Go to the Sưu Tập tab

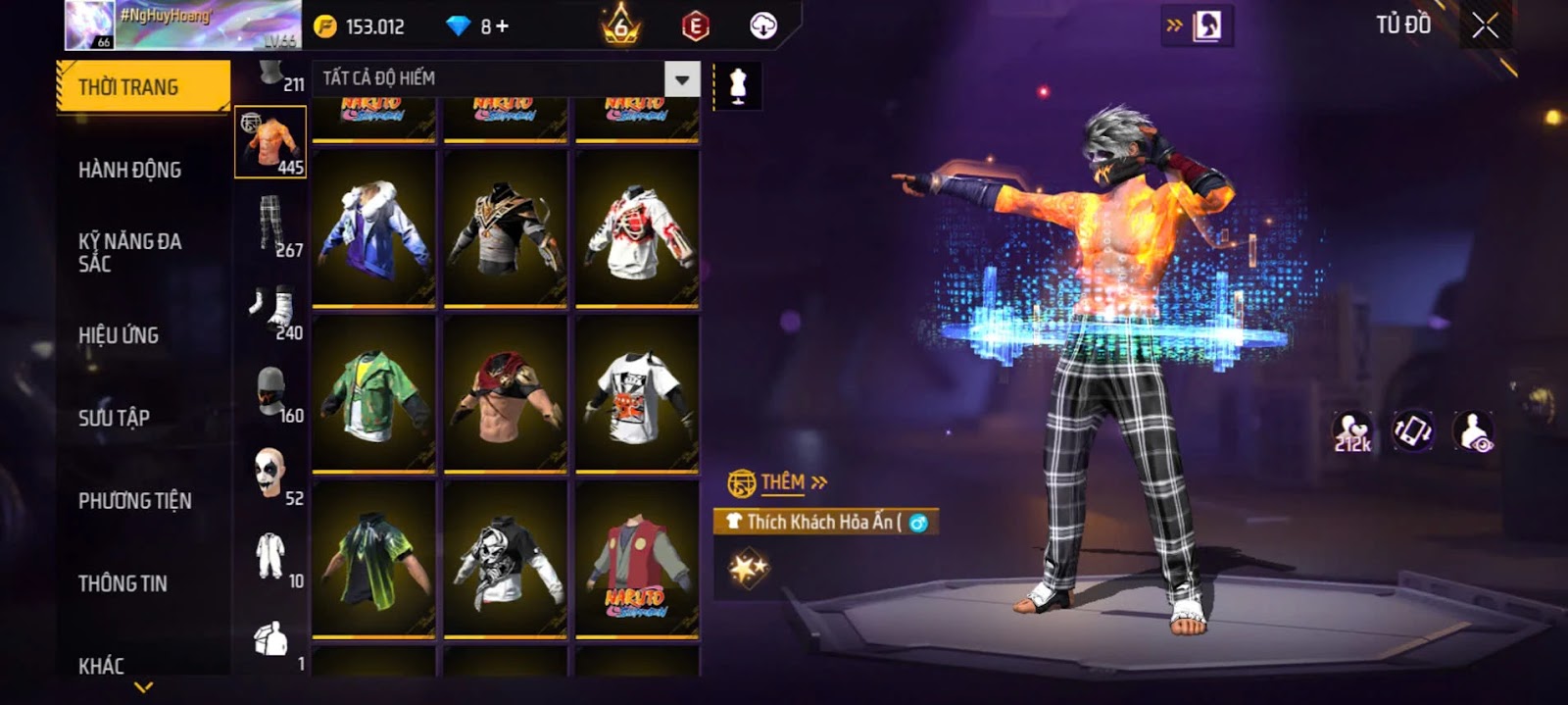[x=114, y=418]
